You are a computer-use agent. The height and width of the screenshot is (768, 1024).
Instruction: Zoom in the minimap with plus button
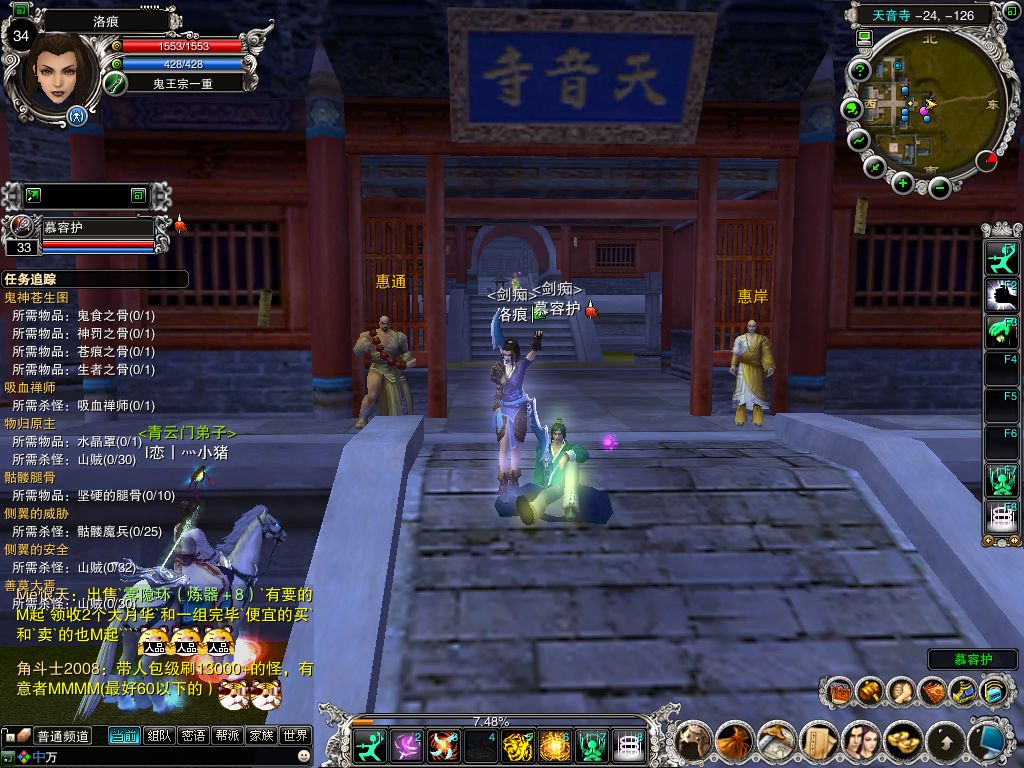point(903,183)
